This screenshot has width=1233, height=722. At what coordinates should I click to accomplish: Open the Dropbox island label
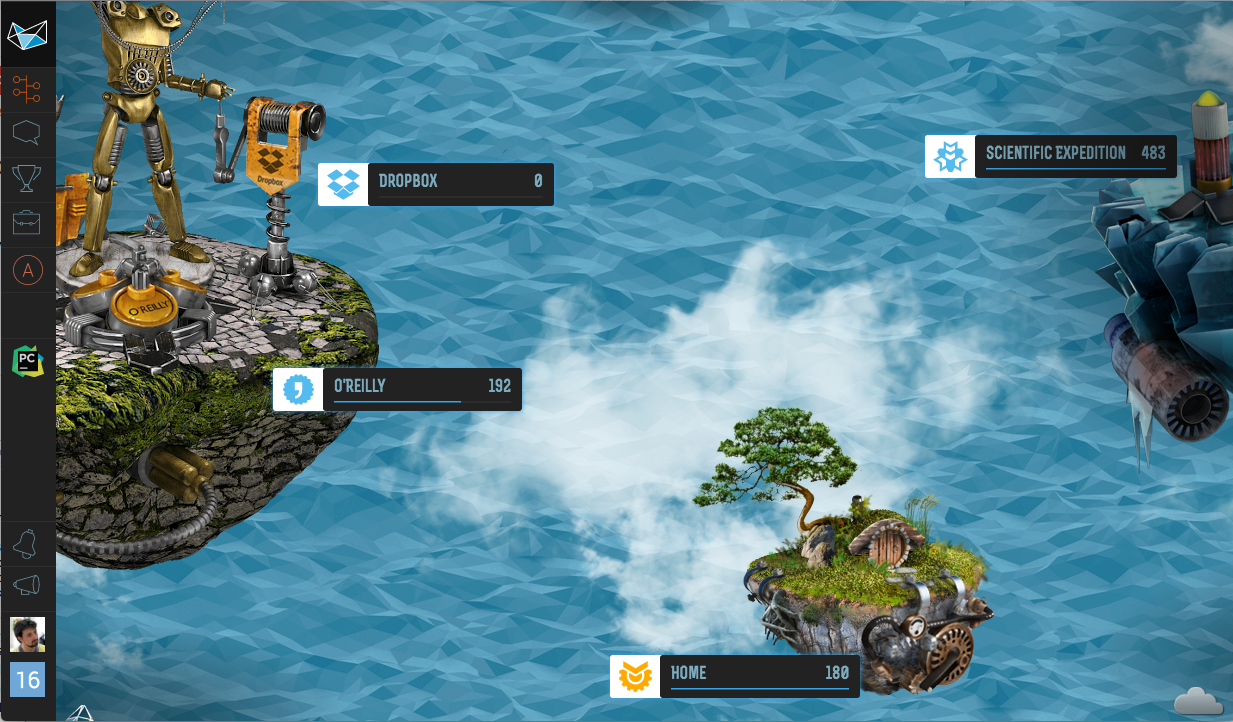click(436, 184)
